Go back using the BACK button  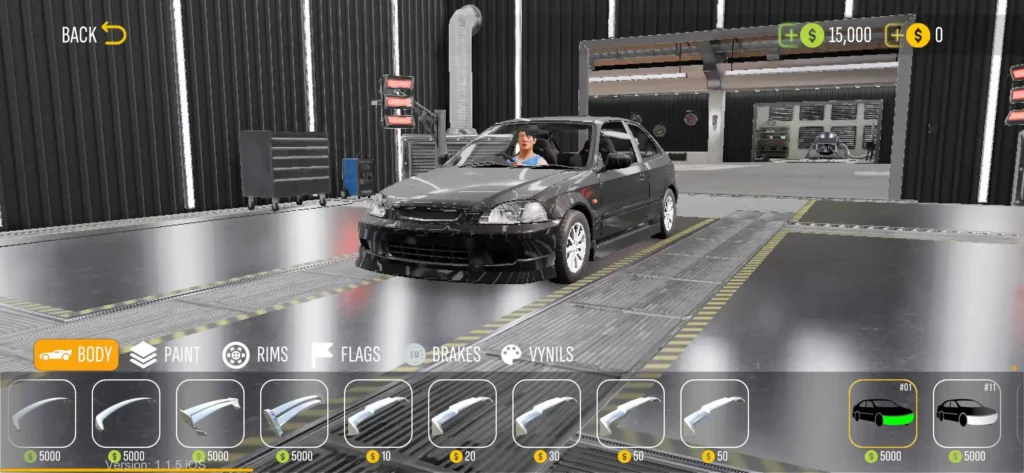point(93,35)
